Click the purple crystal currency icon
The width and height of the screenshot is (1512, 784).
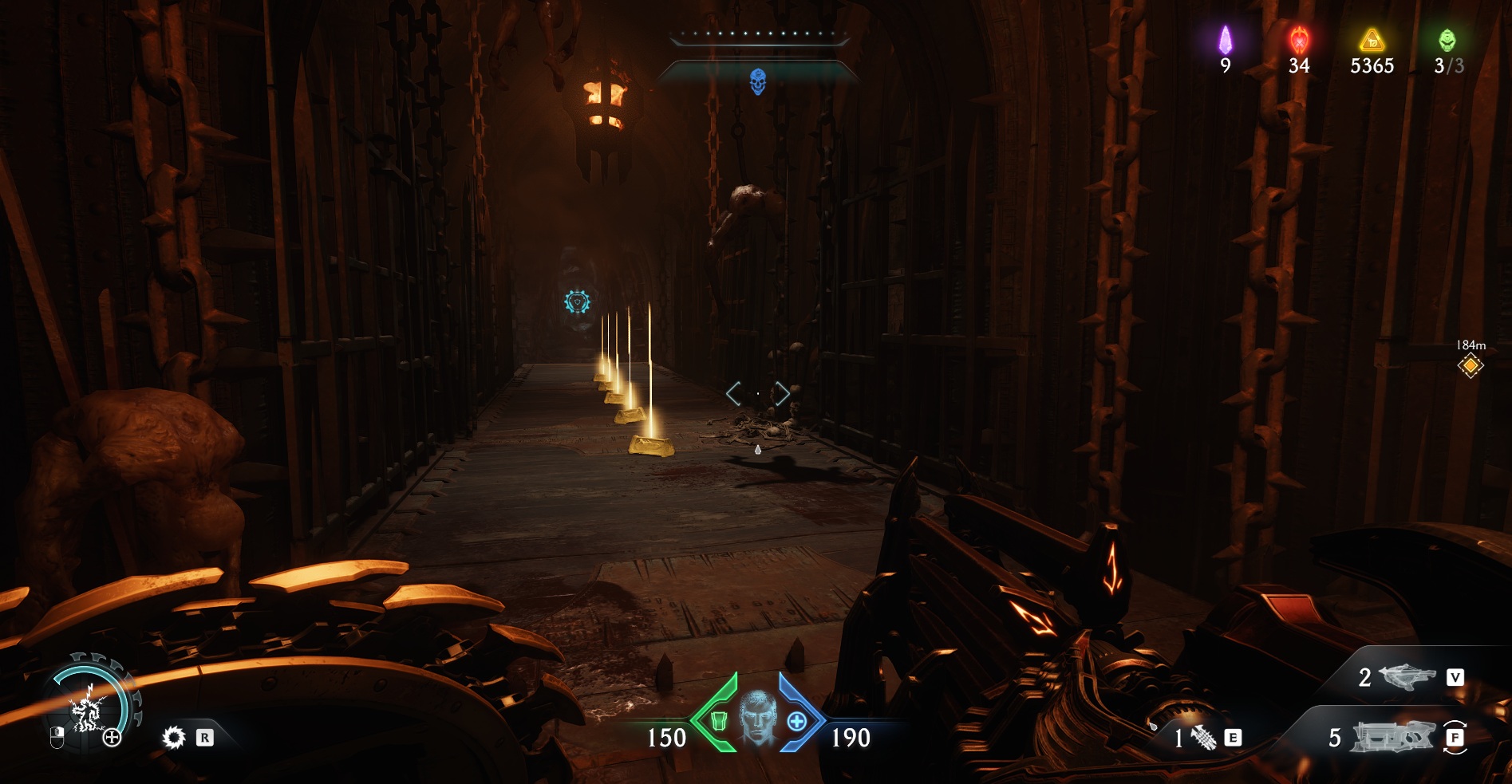(1225, 40)
